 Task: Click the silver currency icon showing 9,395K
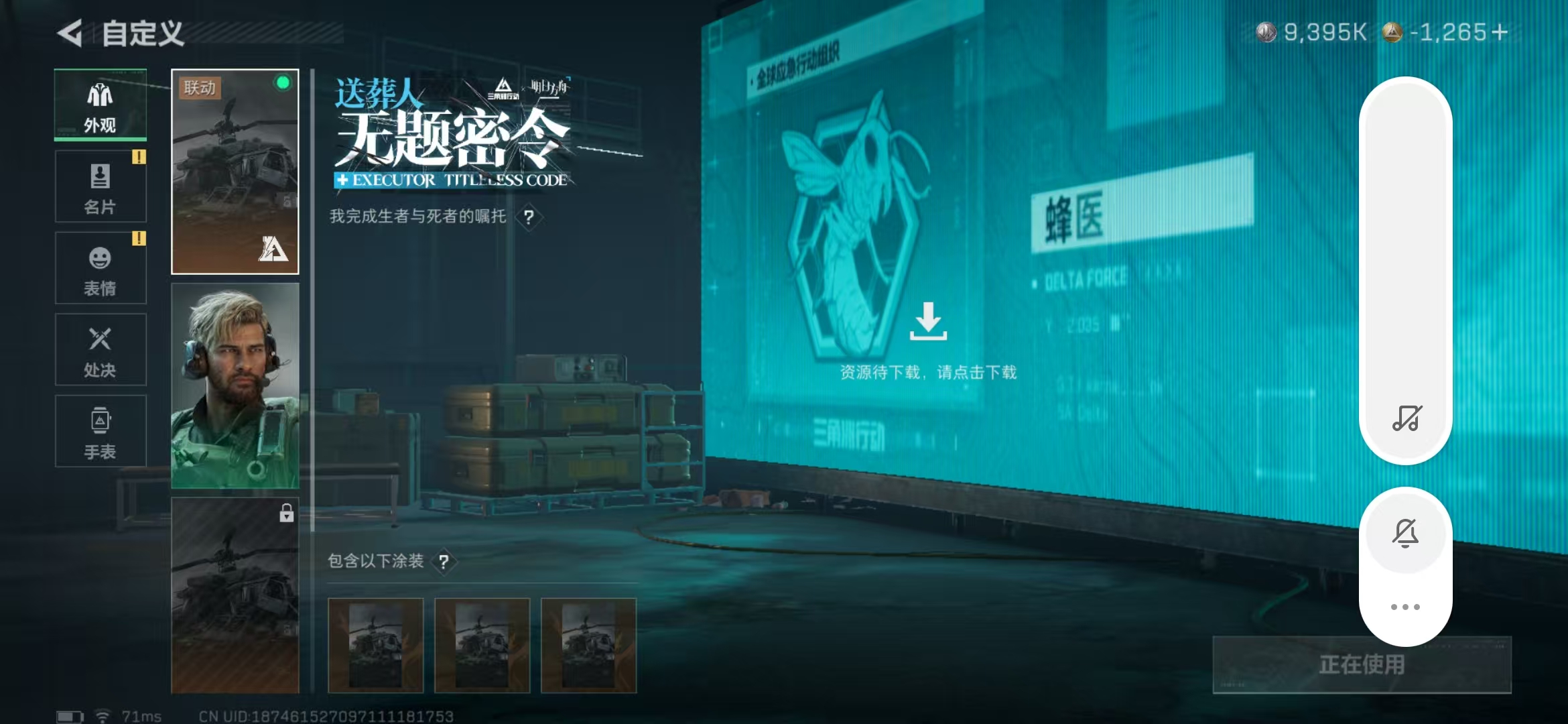pyautogui.click(x=1266, y=30)
